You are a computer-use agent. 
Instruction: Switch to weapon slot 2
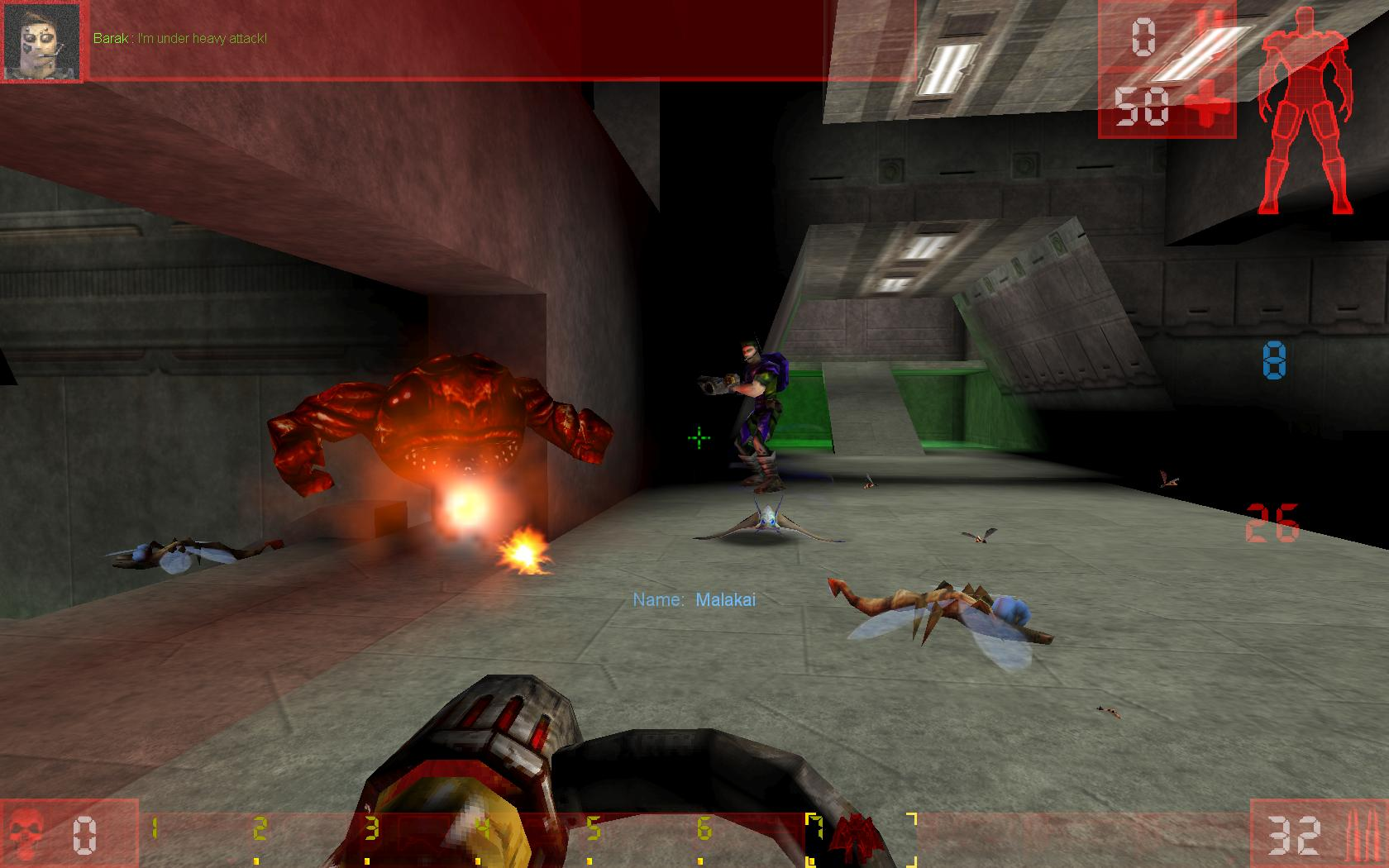(263, 827)
